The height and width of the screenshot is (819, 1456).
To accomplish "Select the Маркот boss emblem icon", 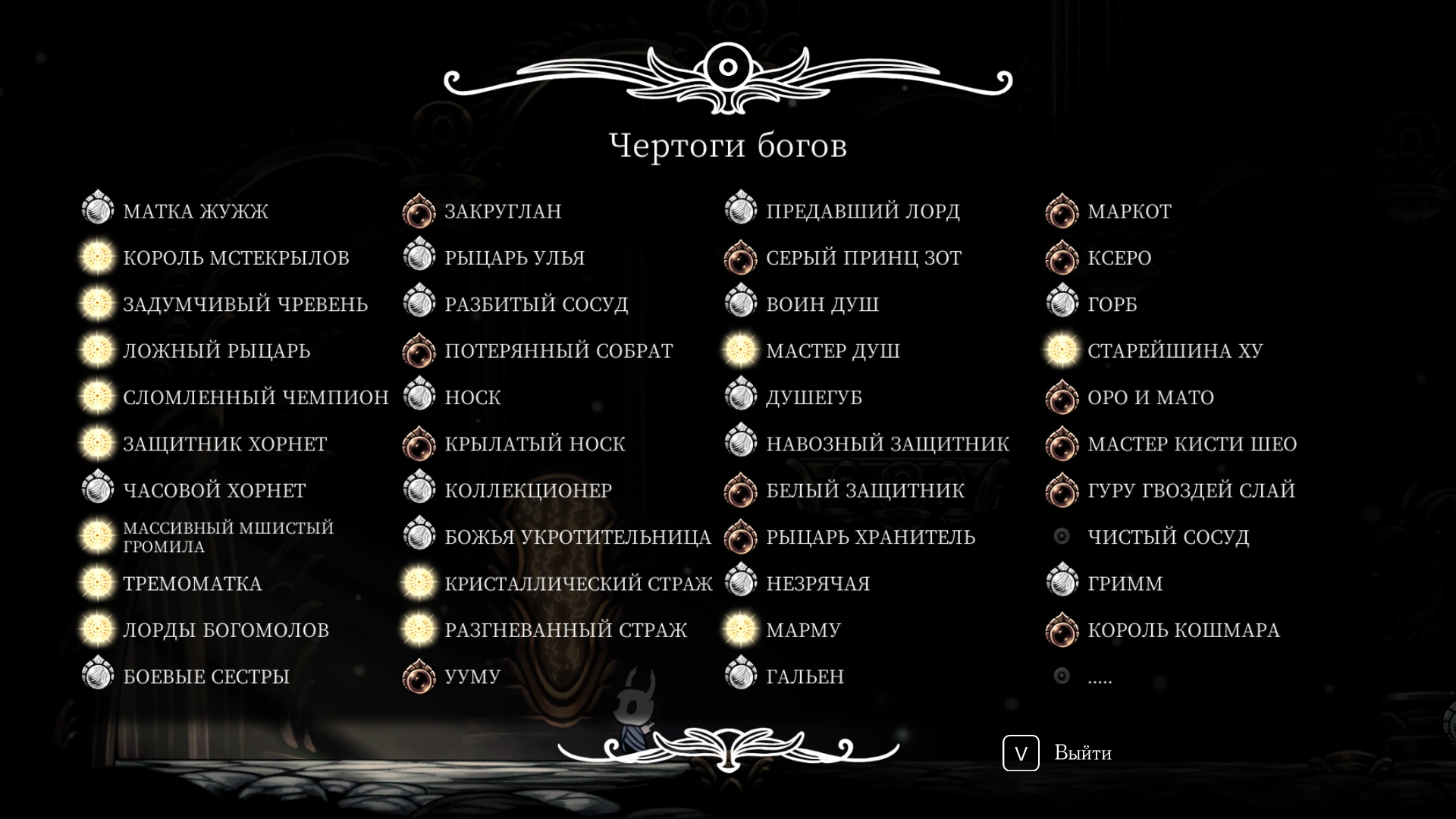I will click(1062, 211).
